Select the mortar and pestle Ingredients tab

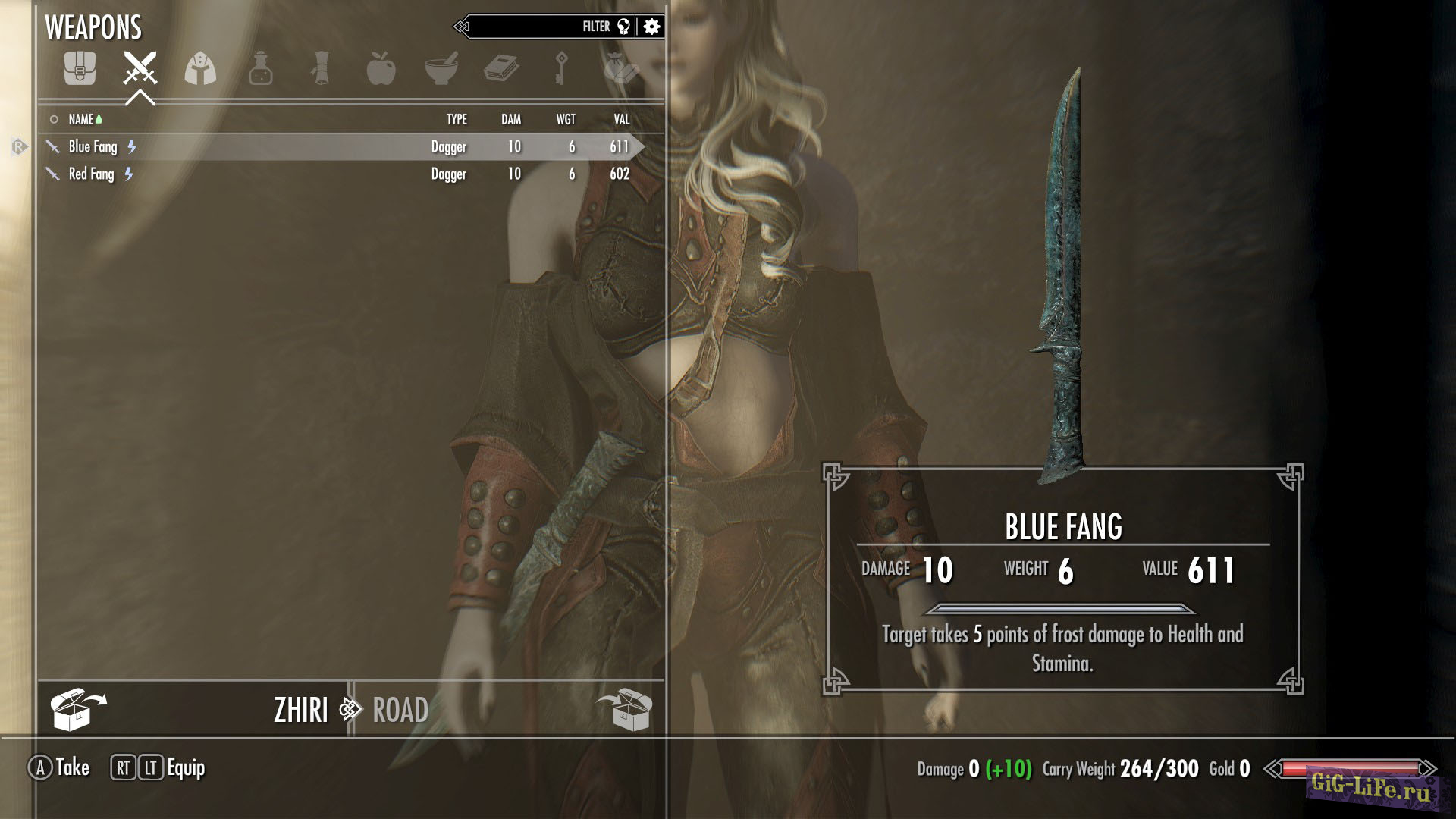tap(441, 69)
